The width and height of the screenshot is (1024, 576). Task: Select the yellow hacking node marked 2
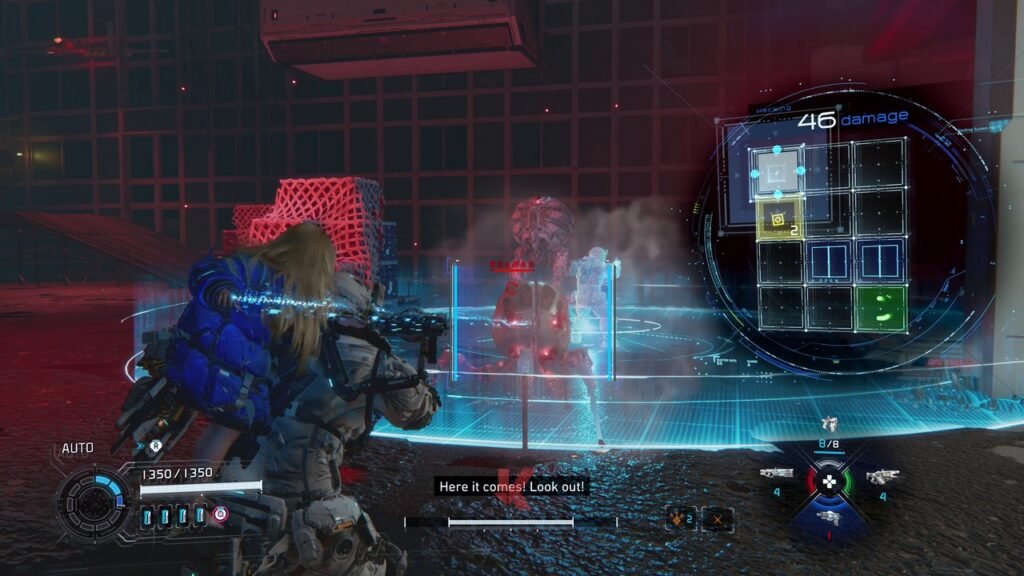[778, 219]
